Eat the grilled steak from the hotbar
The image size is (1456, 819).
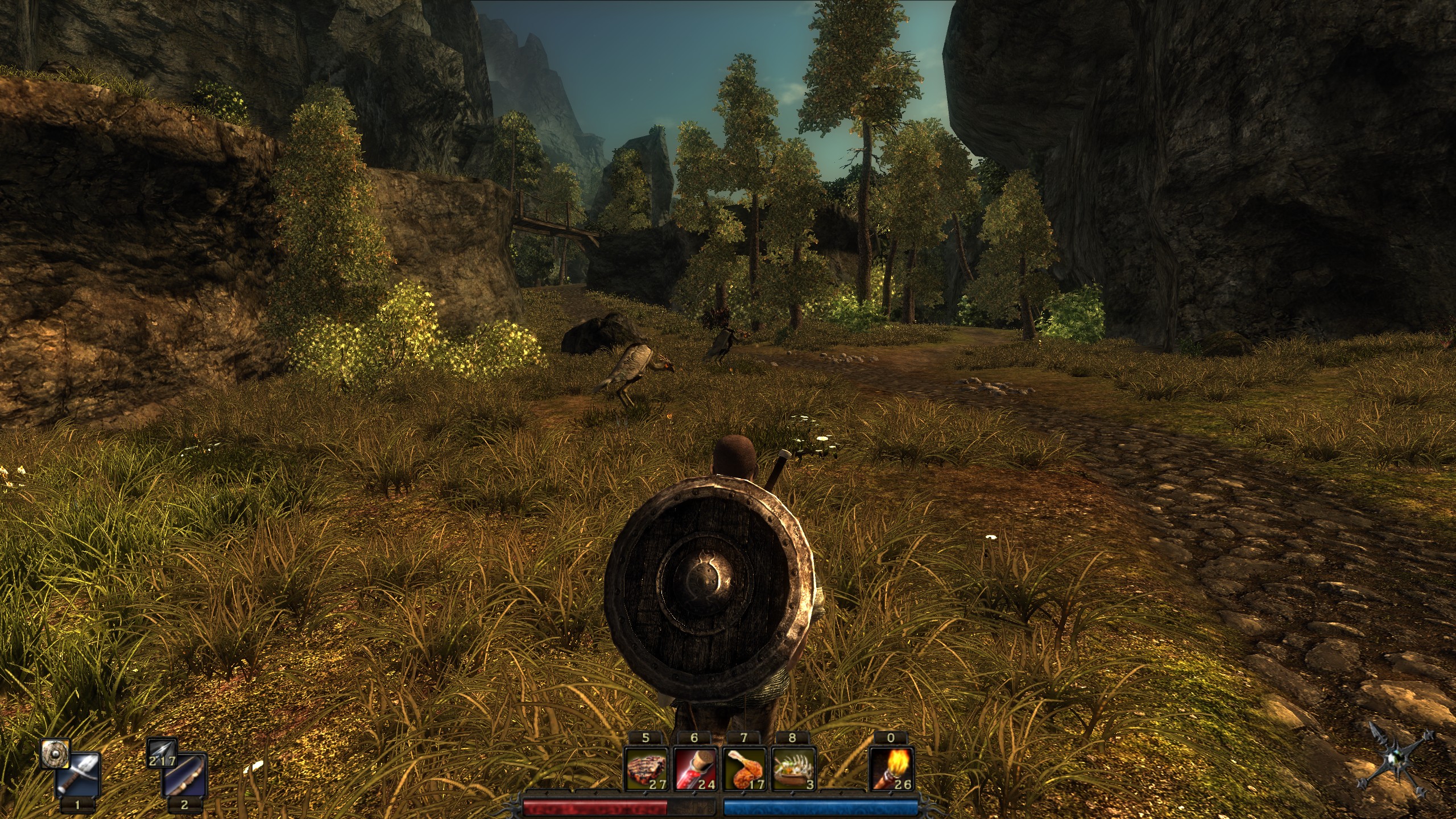(646, 770)
